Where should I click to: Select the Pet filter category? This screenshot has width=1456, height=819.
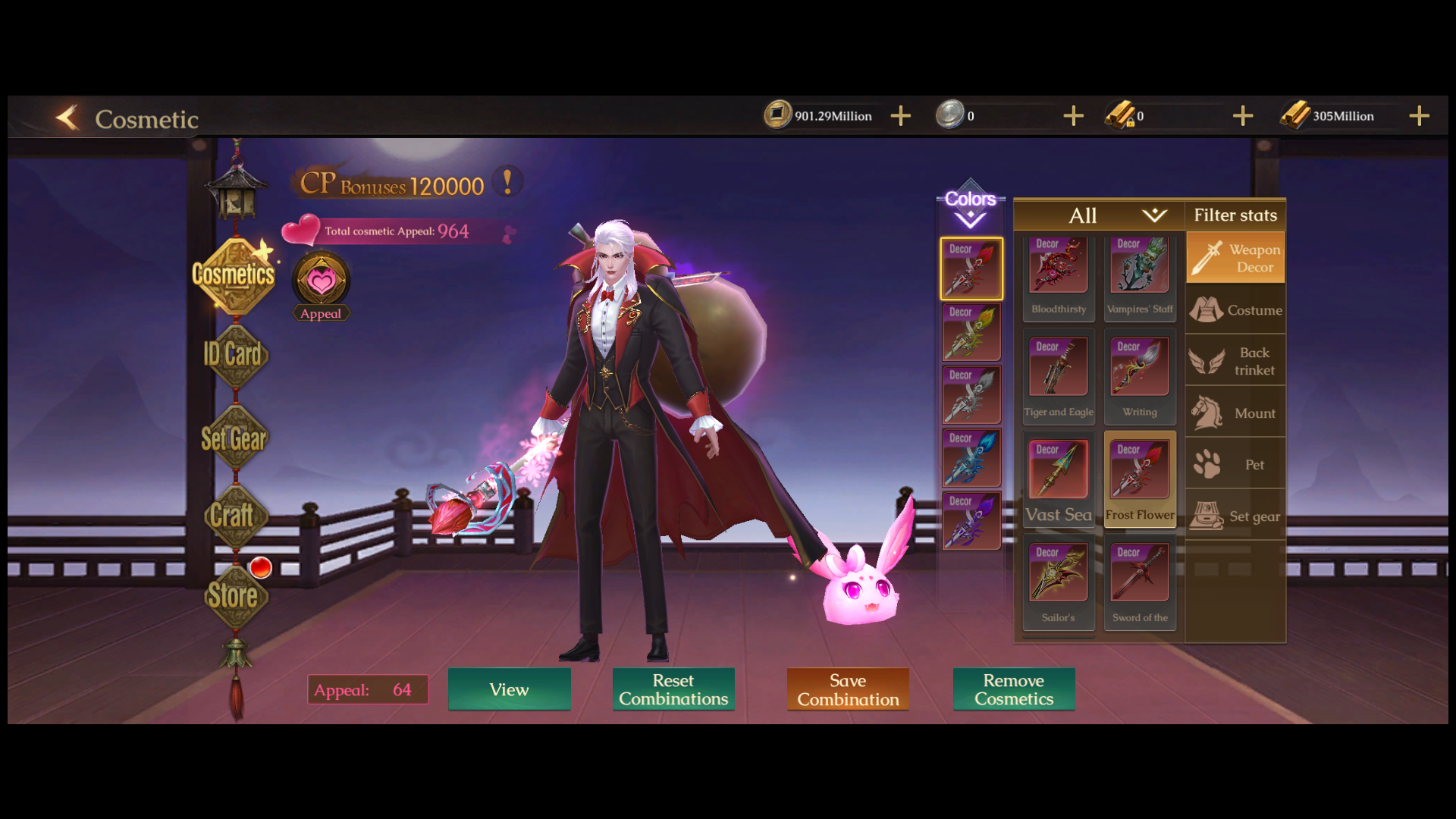point(1235,464)
